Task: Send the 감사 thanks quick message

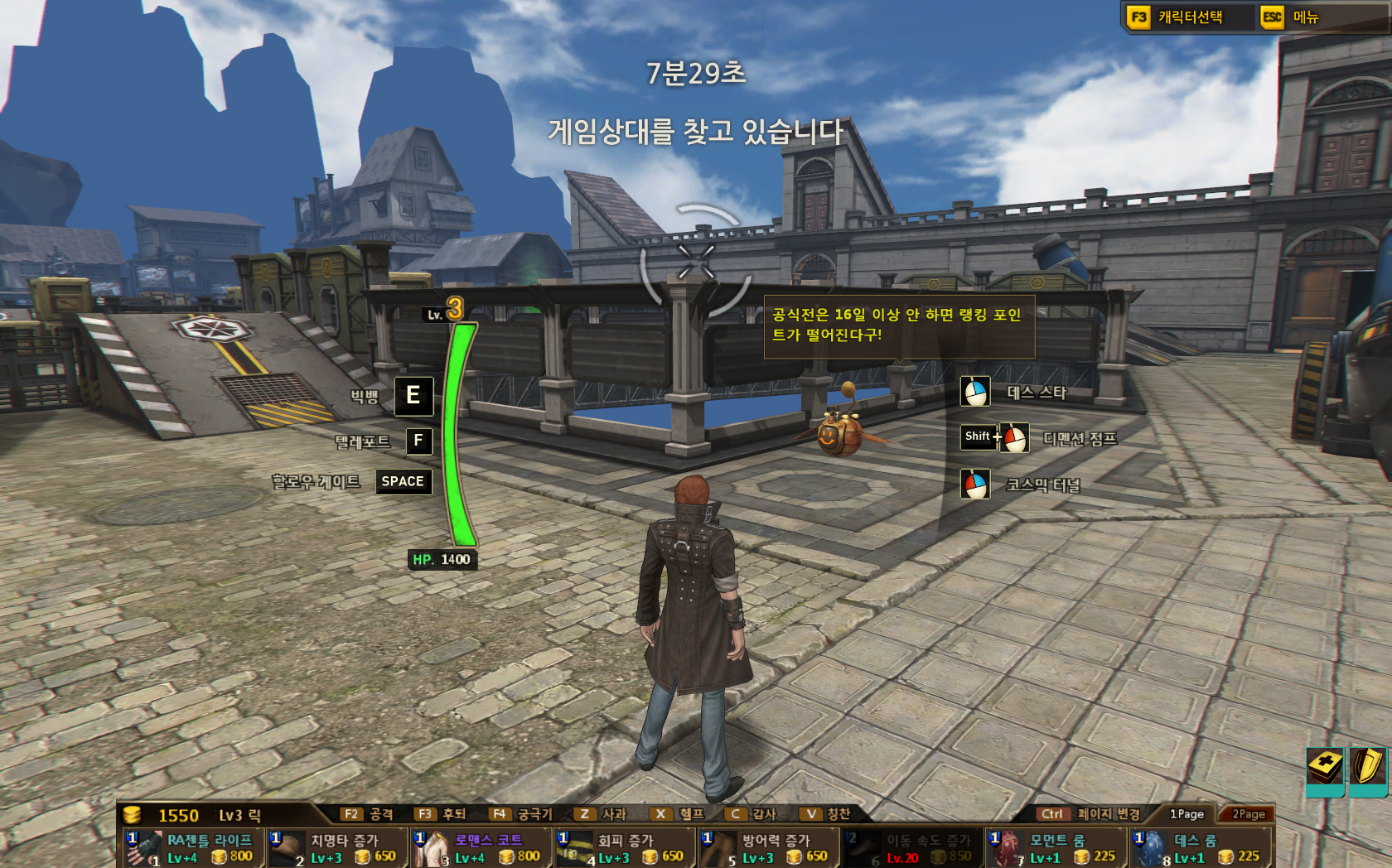Action: [x=752, y=814]
